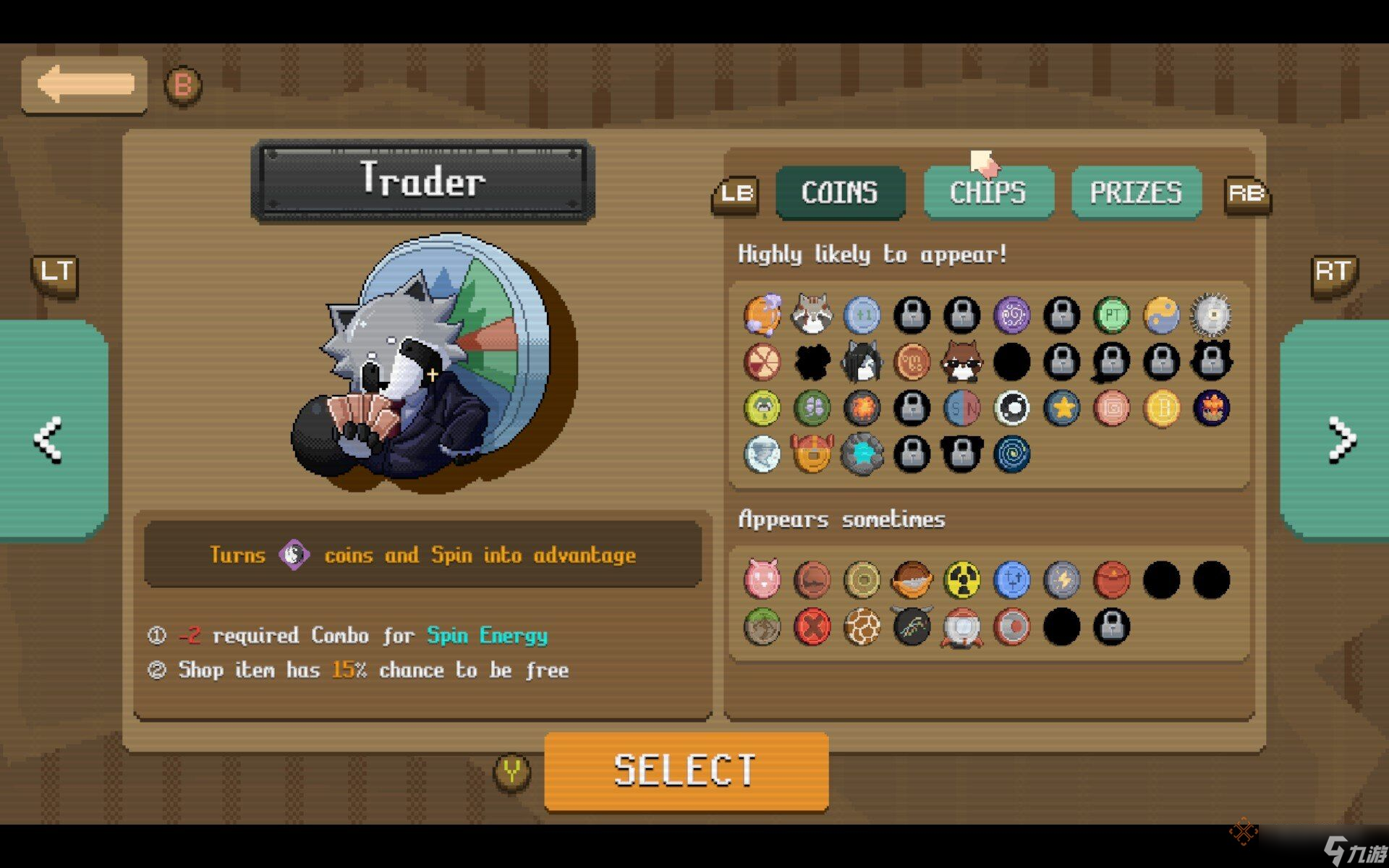This screenshot has width=1389, height=868.
Task: Inspect the purple swirl coin
Action: point(1011,315)
